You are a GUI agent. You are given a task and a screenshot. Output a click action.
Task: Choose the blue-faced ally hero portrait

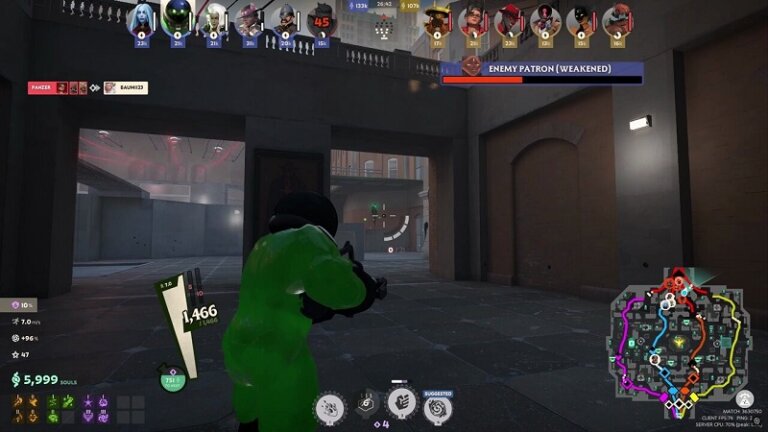point(141,19)
